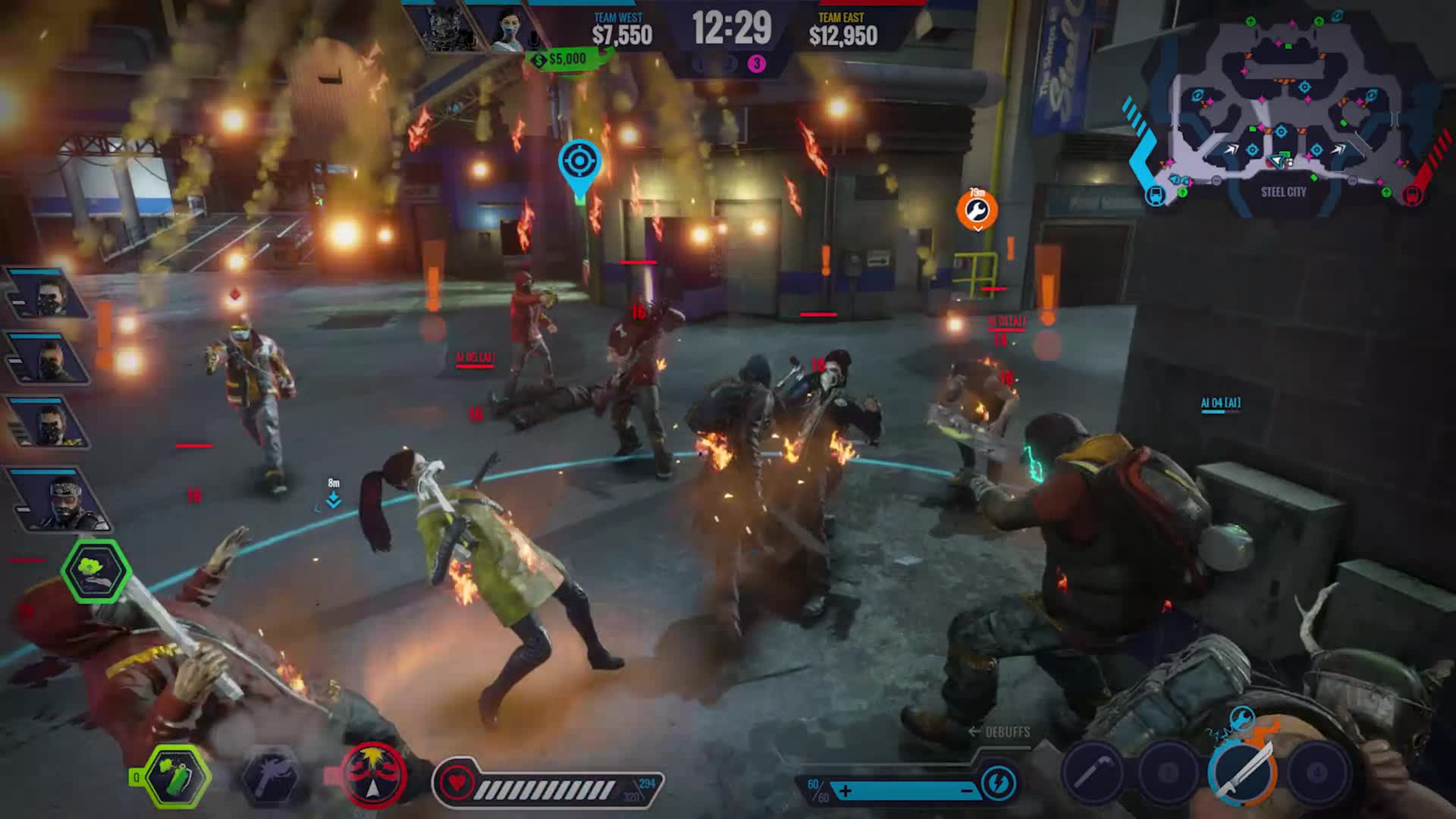1456x819 pixels.
Task: Click the blue lightning bolt energy icon
Action: (997, 782)
